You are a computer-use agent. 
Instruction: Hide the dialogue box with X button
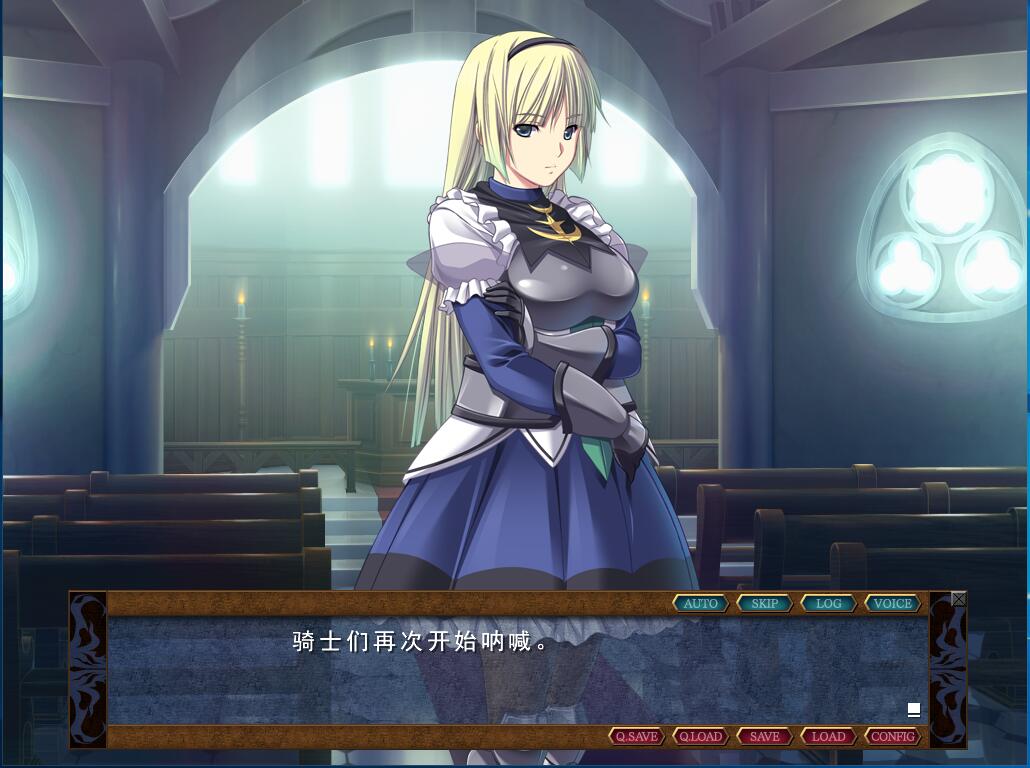click(959, 599)
